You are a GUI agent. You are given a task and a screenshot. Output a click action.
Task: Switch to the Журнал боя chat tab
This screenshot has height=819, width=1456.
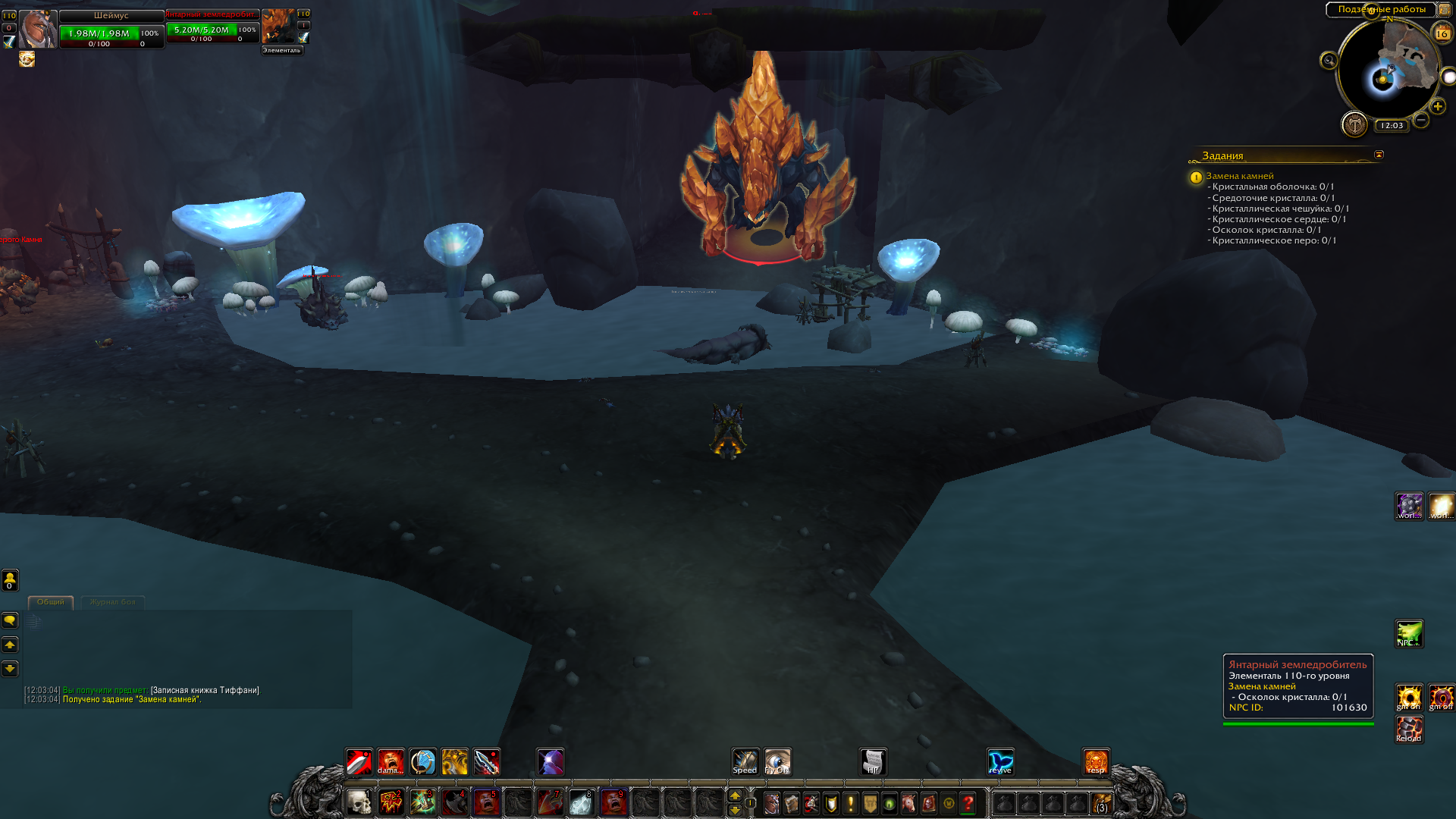112,602
